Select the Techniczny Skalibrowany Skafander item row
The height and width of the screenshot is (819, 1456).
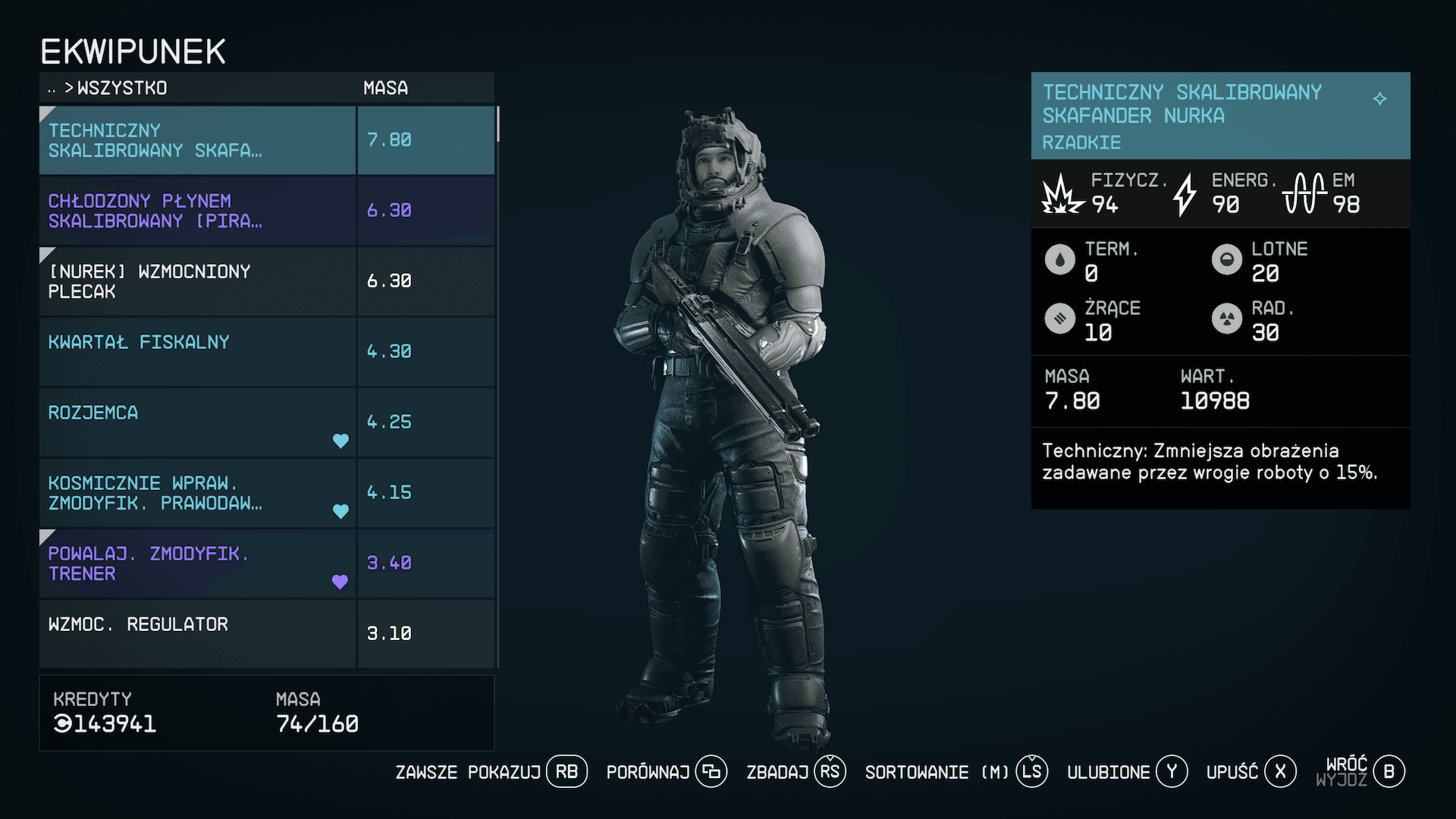[197, 140]
